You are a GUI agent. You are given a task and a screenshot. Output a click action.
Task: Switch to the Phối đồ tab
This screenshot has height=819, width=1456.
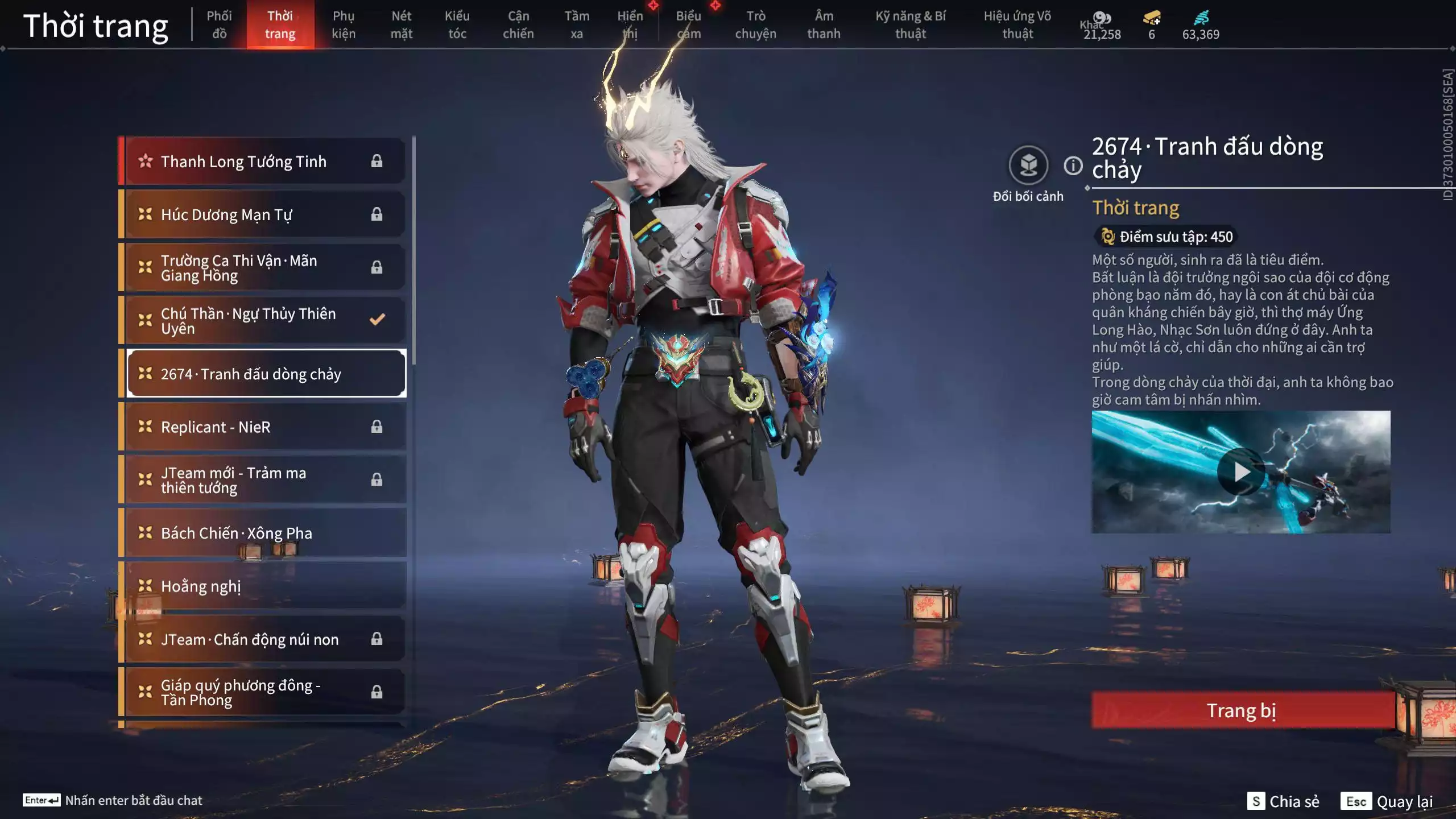[x=221, y=24]
